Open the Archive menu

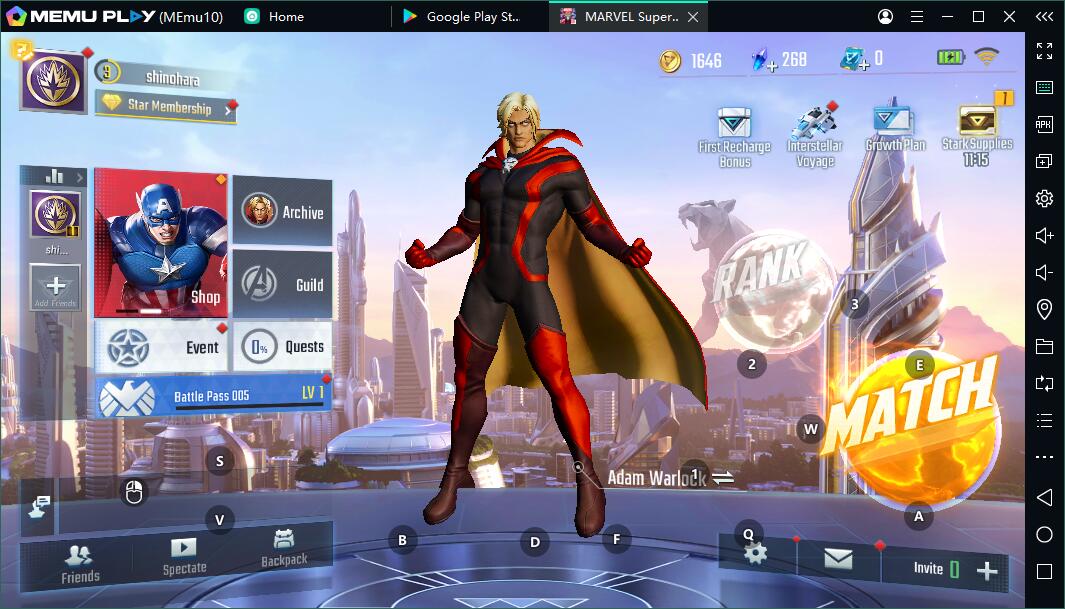[x=283, y=212]
